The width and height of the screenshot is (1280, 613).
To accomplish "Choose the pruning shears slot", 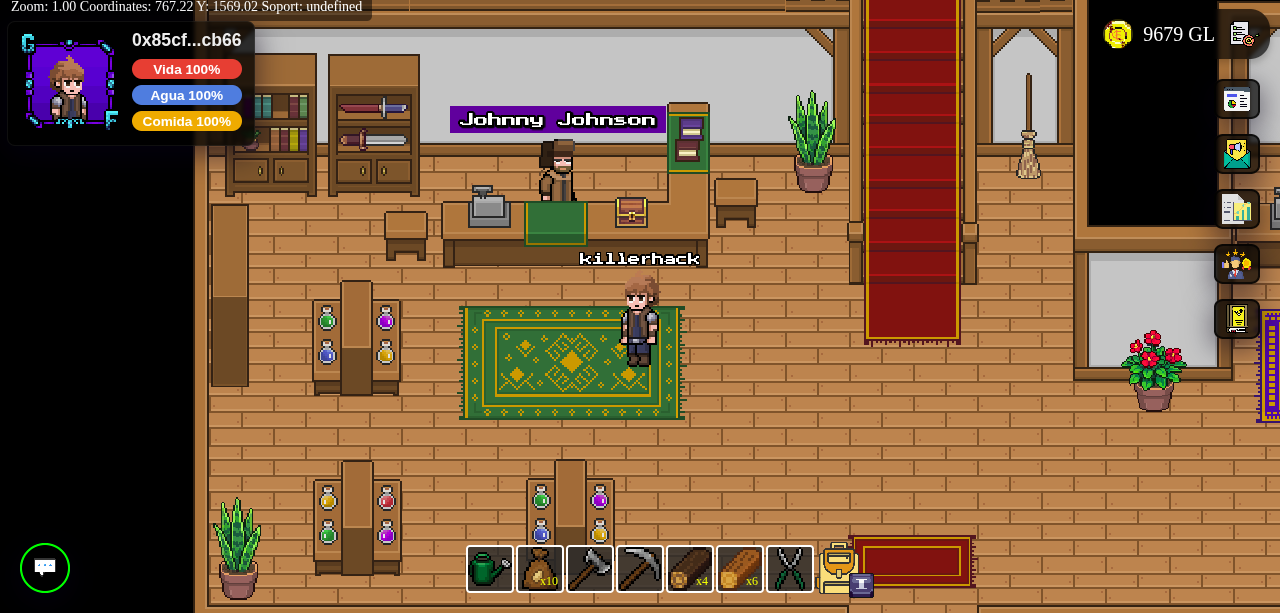I will [x=790, y=569].
